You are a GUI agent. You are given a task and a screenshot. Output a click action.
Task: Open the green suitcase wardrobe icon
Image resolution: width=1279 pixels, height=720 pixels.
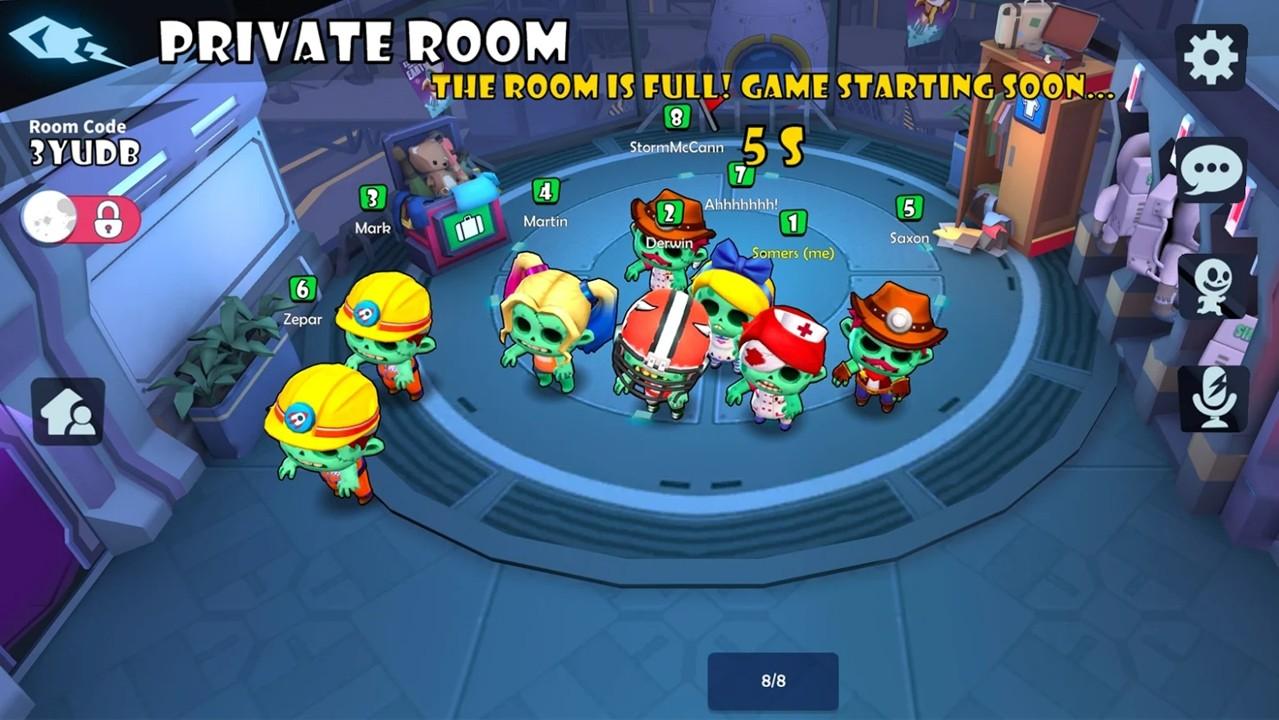467,229
